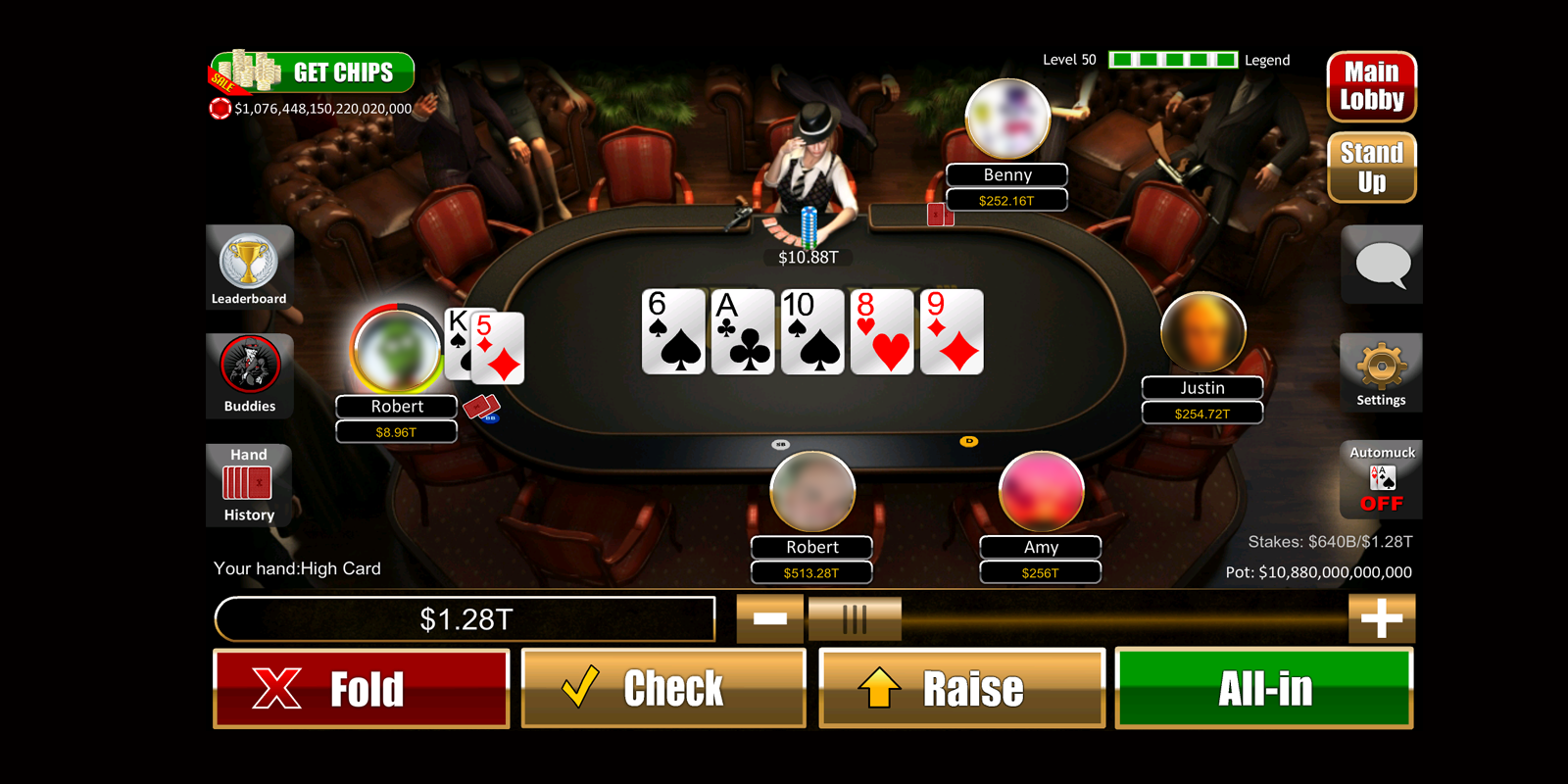This screenshot has height=784, width=1568.
Task: Click the red chip balance icon
Action: (x=220, y=109)
